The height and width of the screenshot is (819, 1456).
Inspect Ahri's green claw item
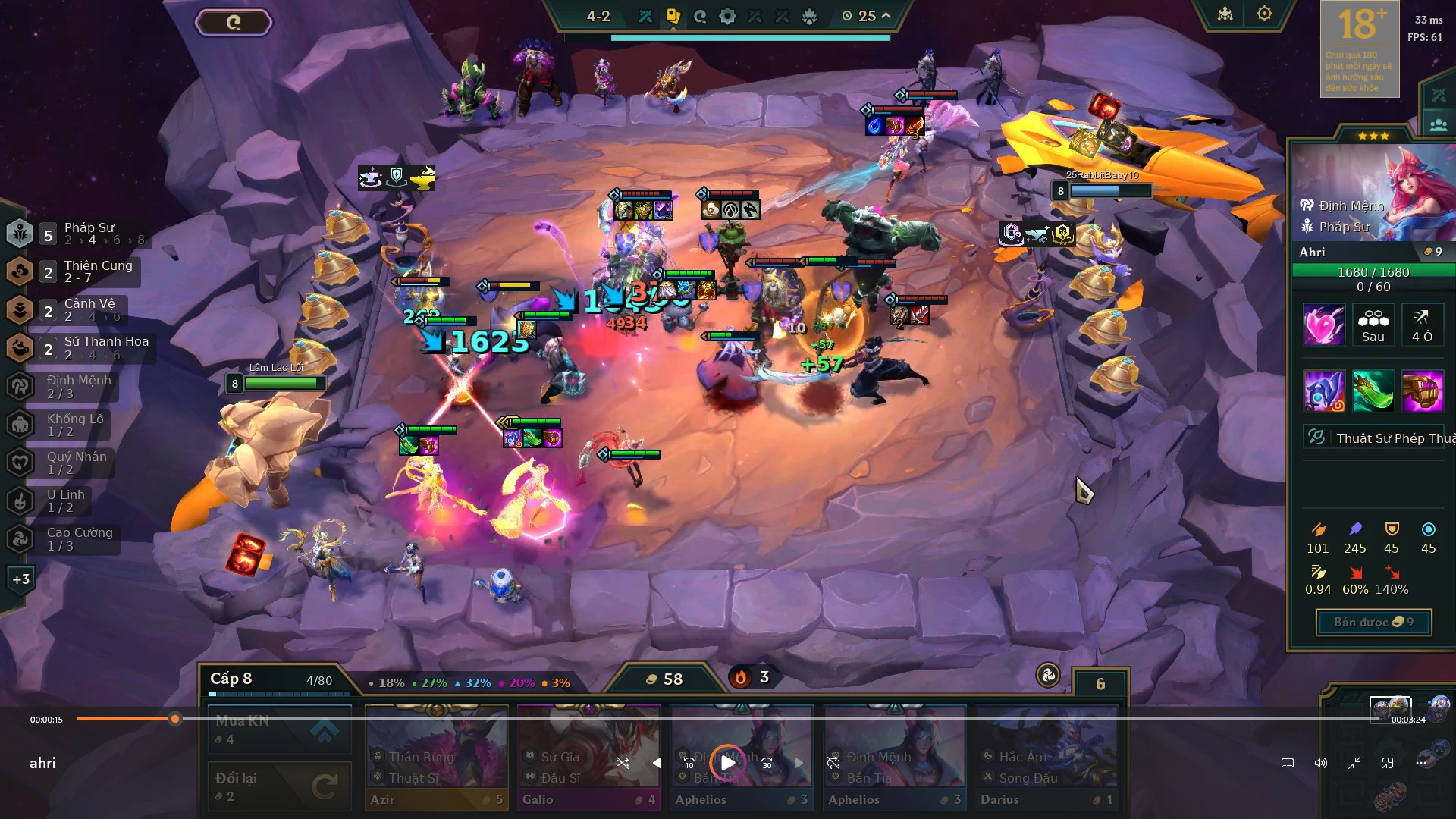(1373, 391)
